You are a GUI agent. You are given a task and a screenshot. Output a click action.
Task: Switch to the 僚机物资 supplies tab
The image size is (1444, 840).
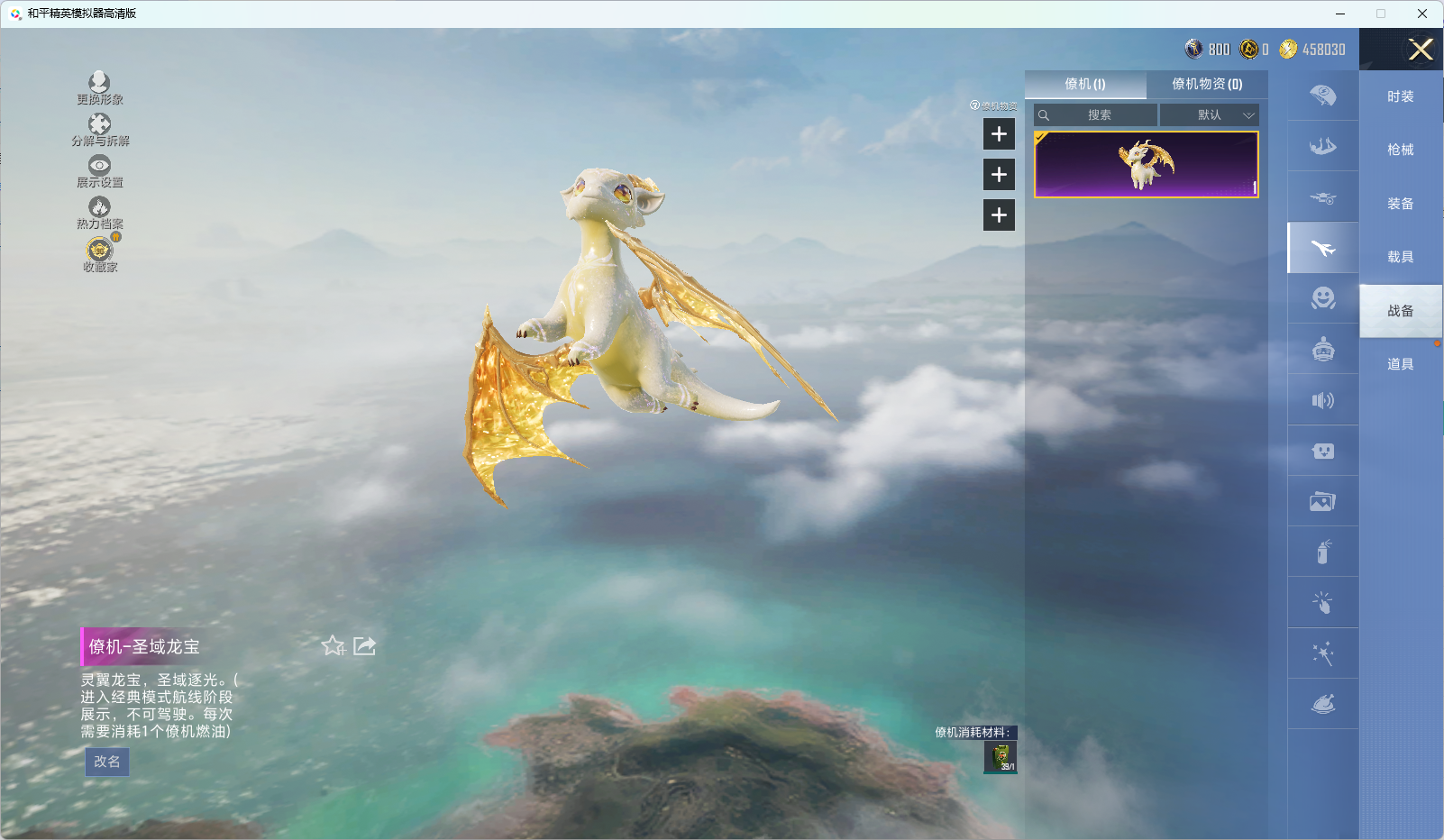click(1207, 84)
